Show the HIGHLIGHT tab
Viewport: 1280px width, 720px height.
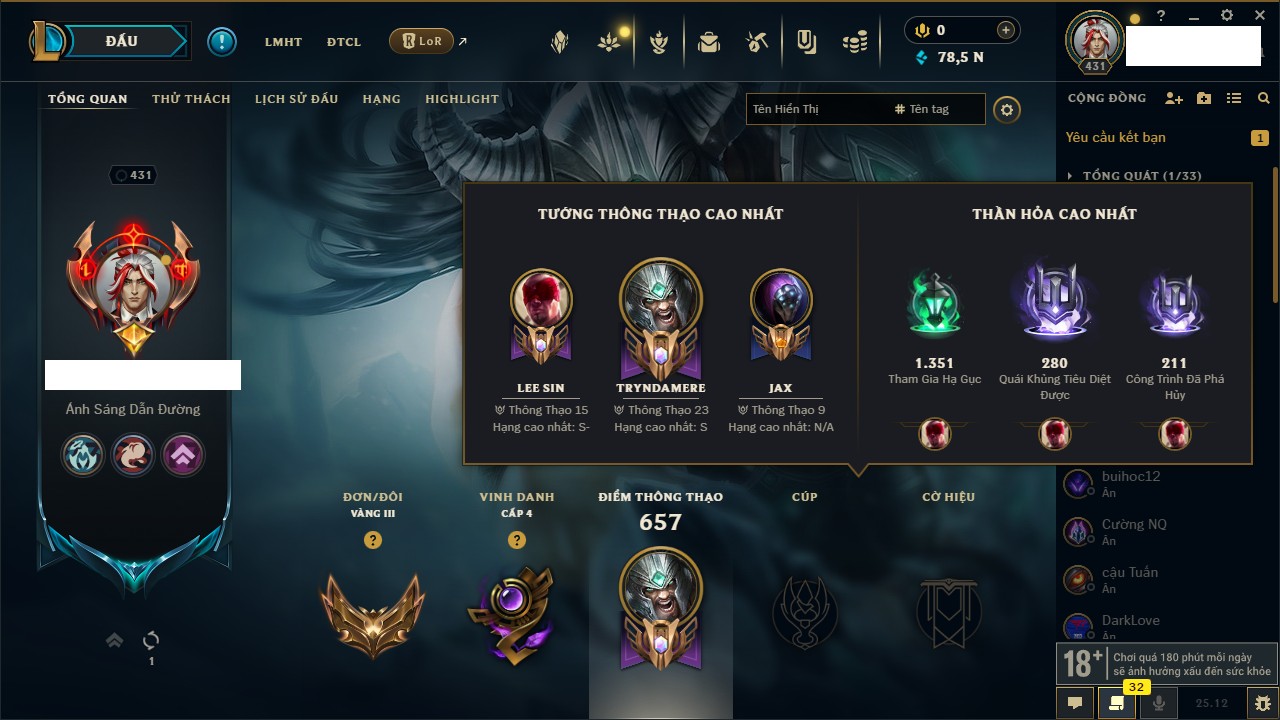pos(461,99)
